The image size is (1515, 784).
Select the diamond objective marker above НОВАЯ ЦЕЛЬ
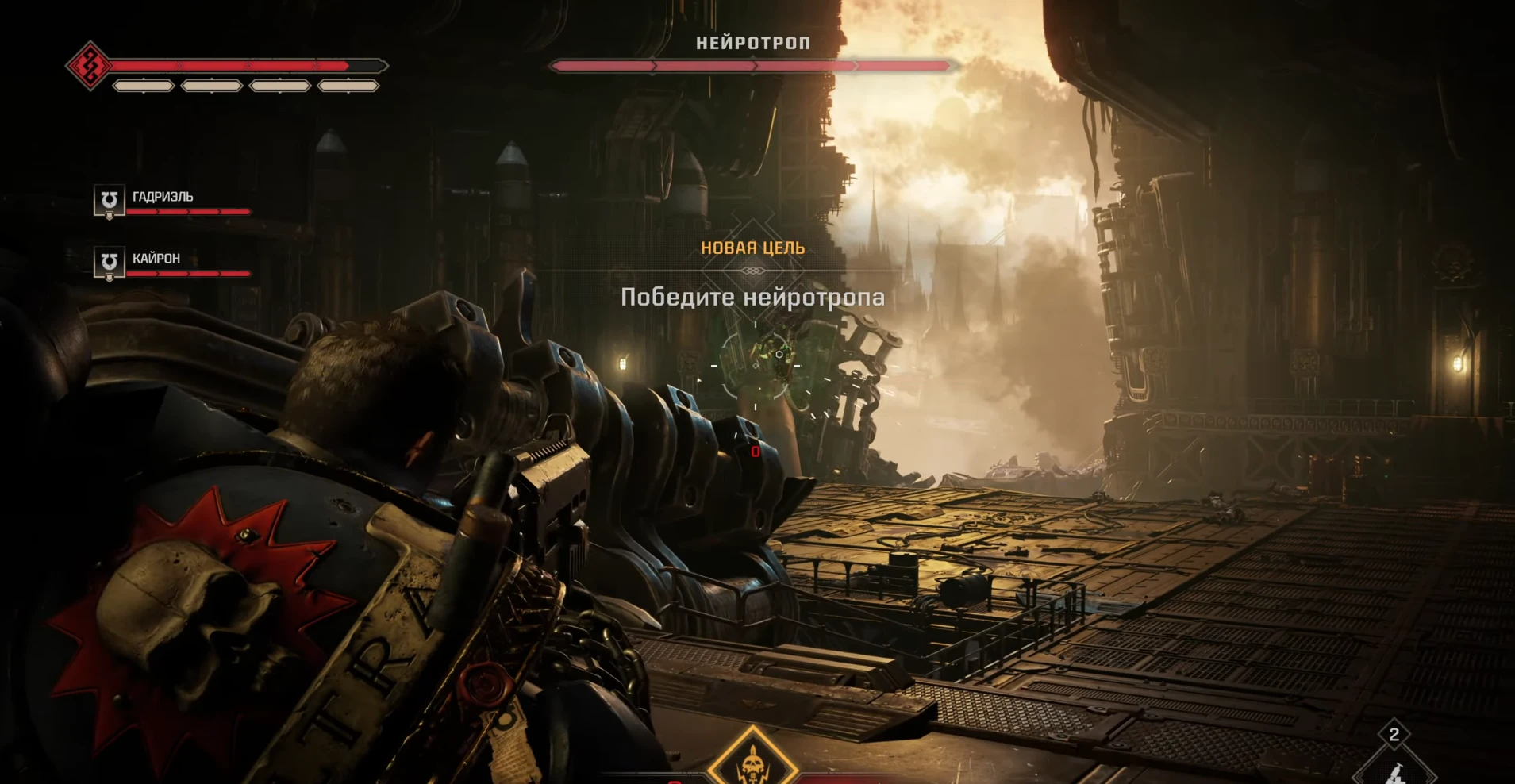point(752,270)
